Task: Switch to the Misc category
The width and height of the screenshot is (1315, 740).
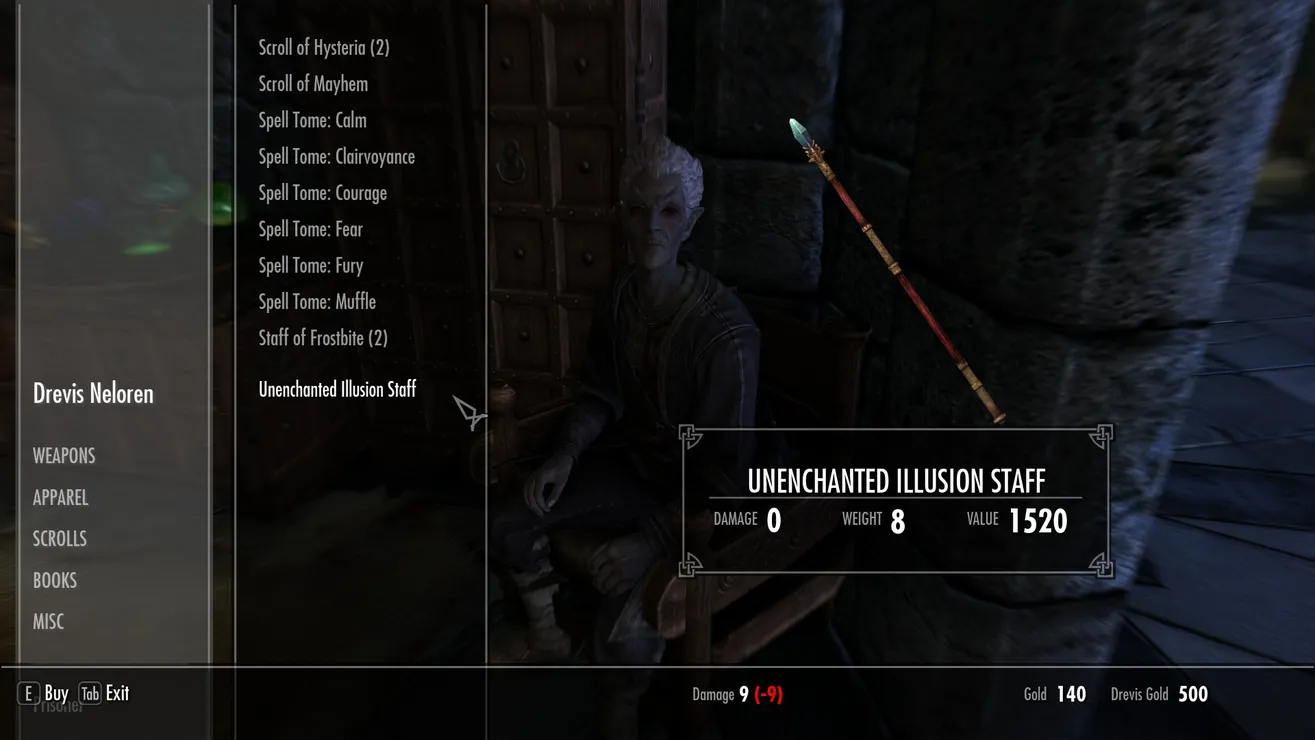Action: pos(48,622)
